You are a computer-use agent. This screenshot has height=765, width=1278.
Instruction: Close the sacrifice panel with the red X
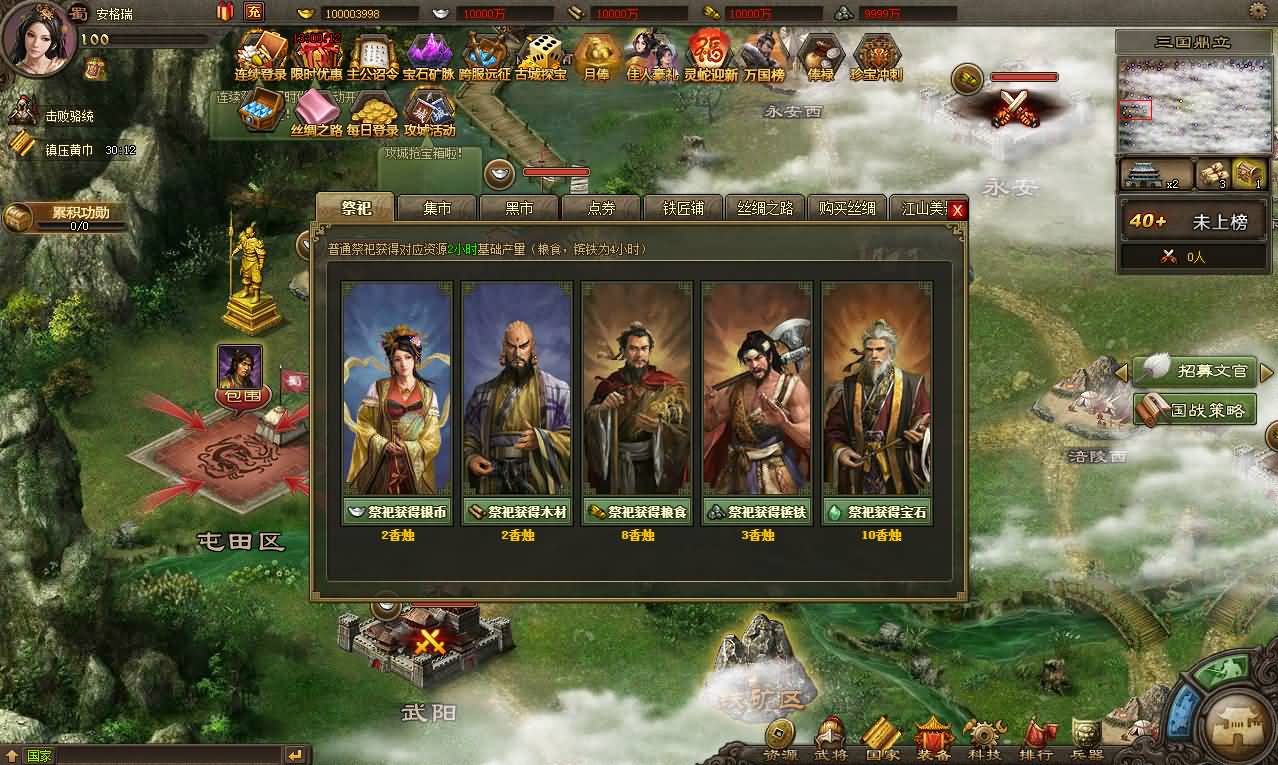point(957,210)
